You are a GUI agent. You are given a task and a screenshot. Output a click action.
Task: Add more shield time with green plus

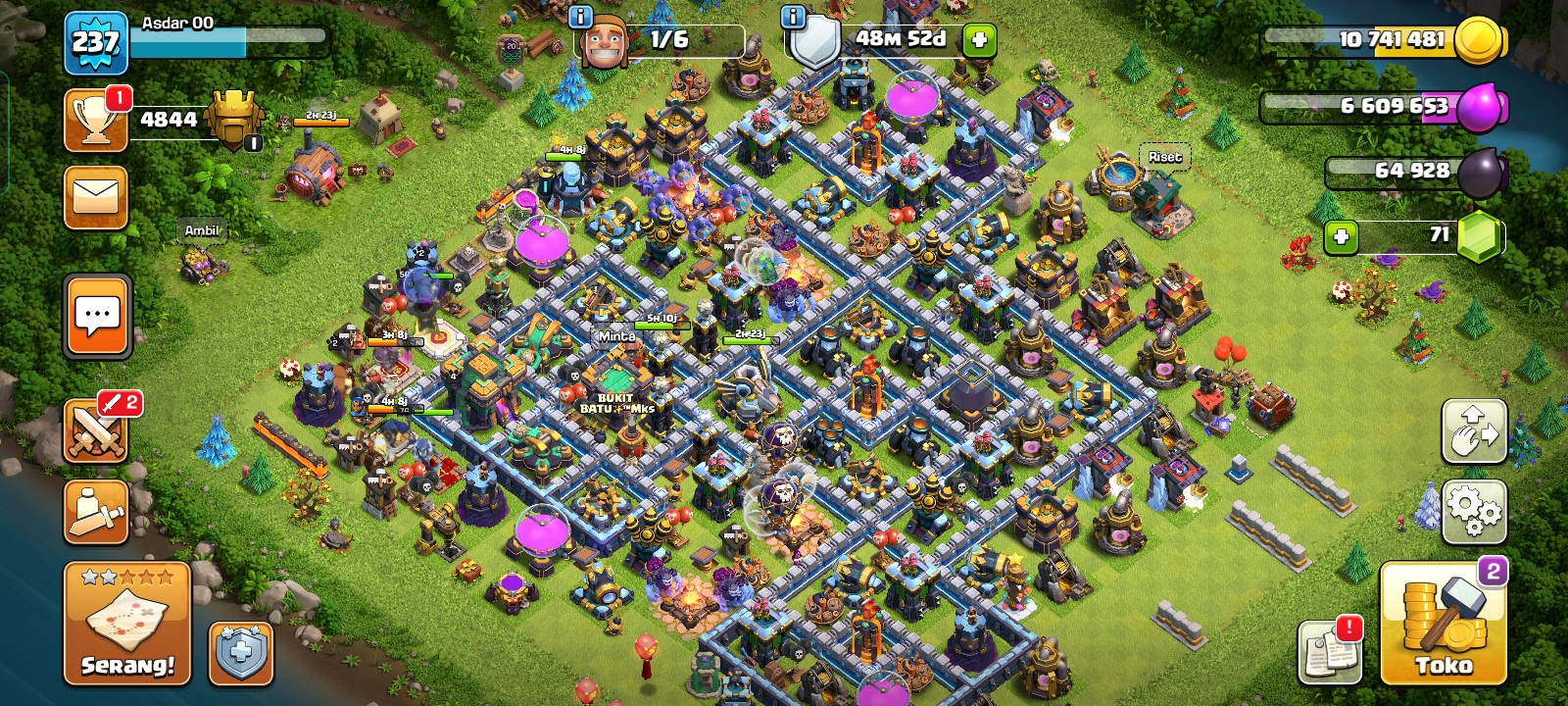pos(979,40)
